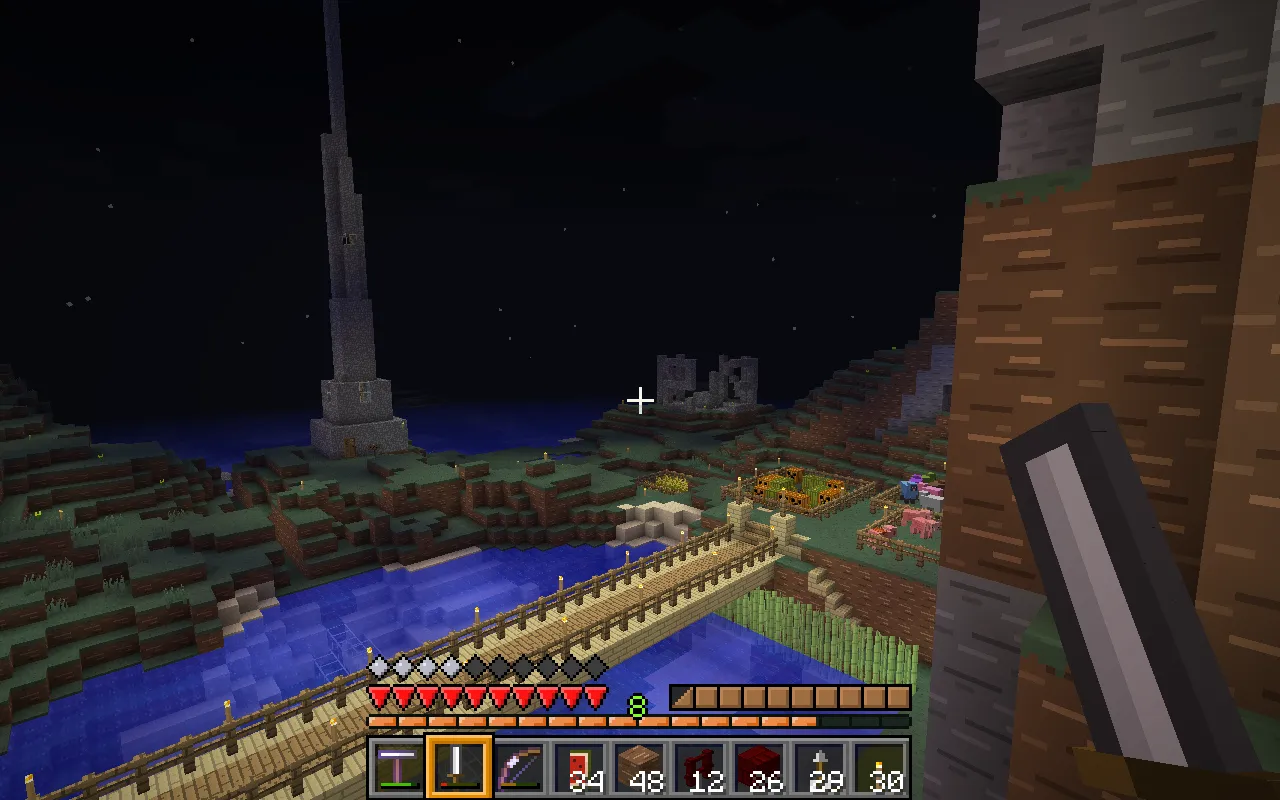Viewport: 1280px width, 800px height.
Task: Click the crosshair at screen center
Action: click(x=639, y=400)
